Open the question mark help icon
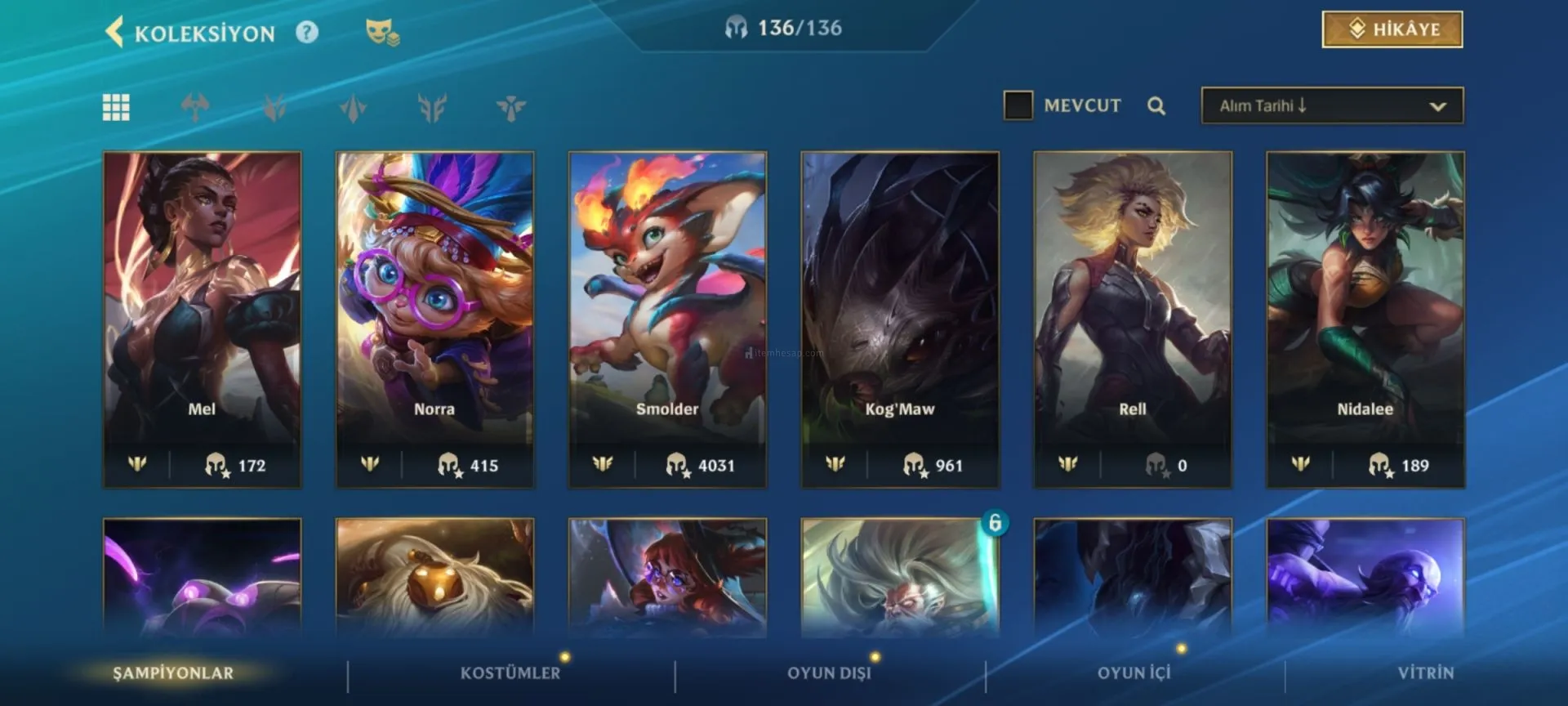 pos(307,33)
